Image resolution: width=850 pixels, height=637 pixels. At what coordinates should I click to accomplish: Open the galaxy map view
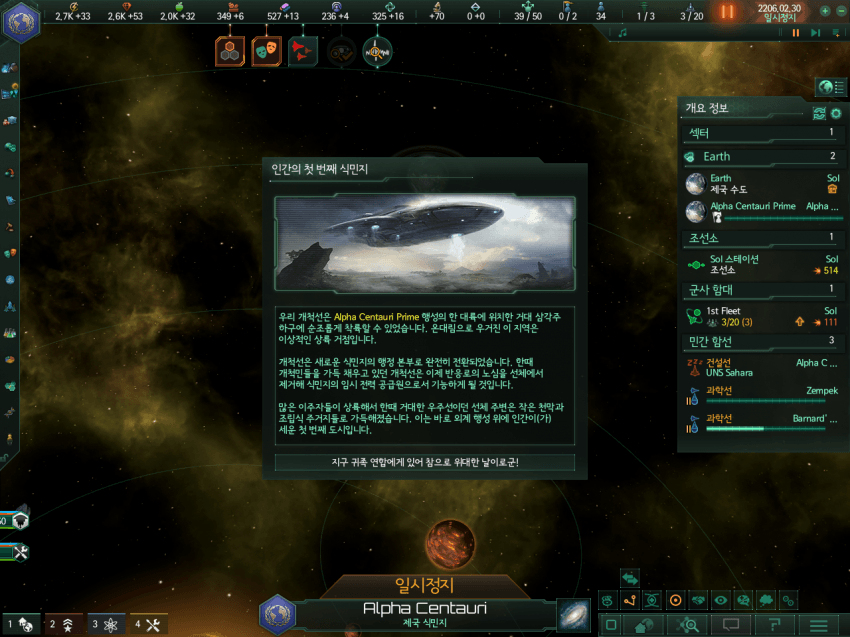click(574, 614)
